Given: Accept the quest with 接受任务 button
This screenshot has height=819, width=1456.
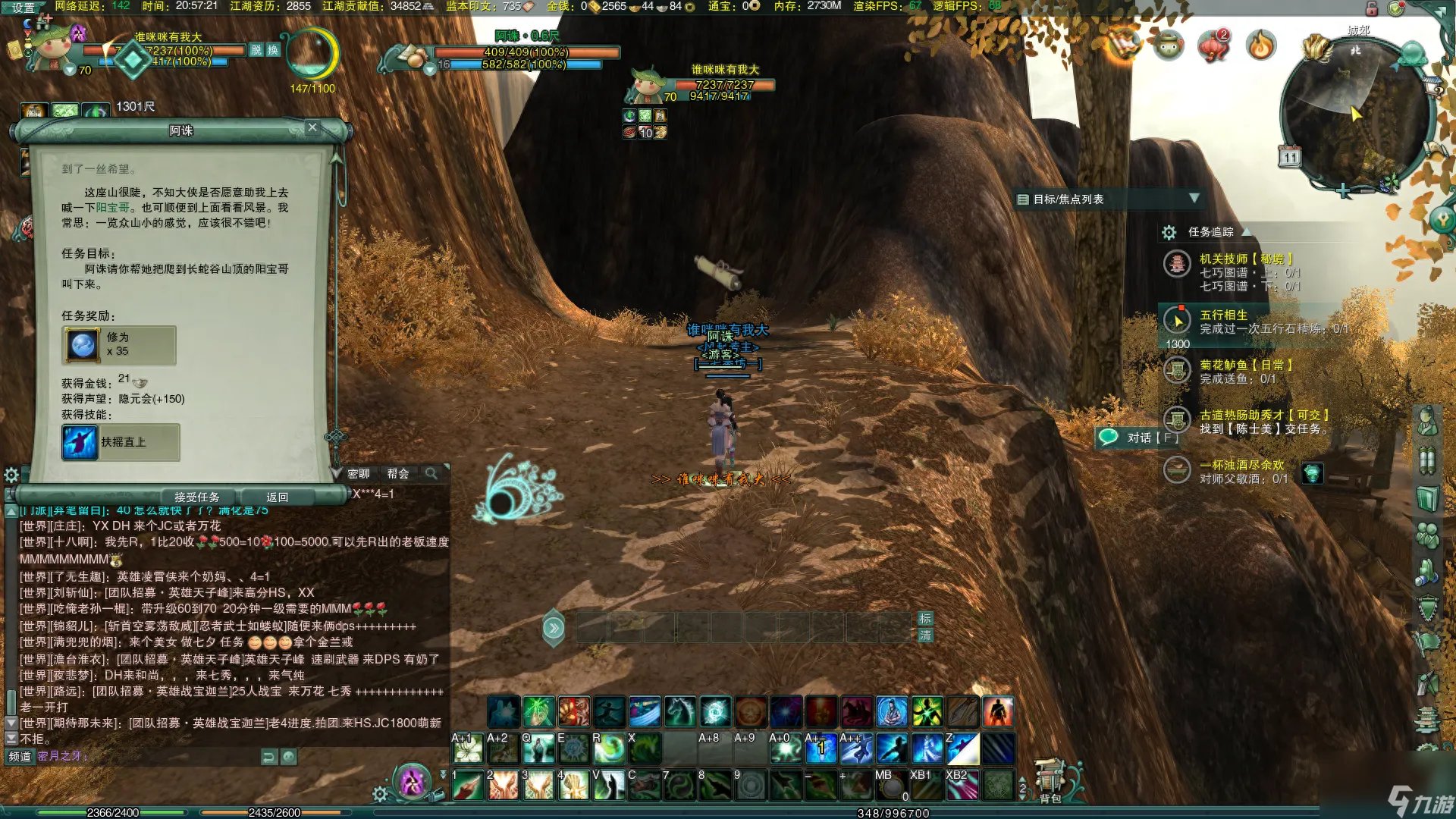Looking at the screenshot, I should point(196,497).
